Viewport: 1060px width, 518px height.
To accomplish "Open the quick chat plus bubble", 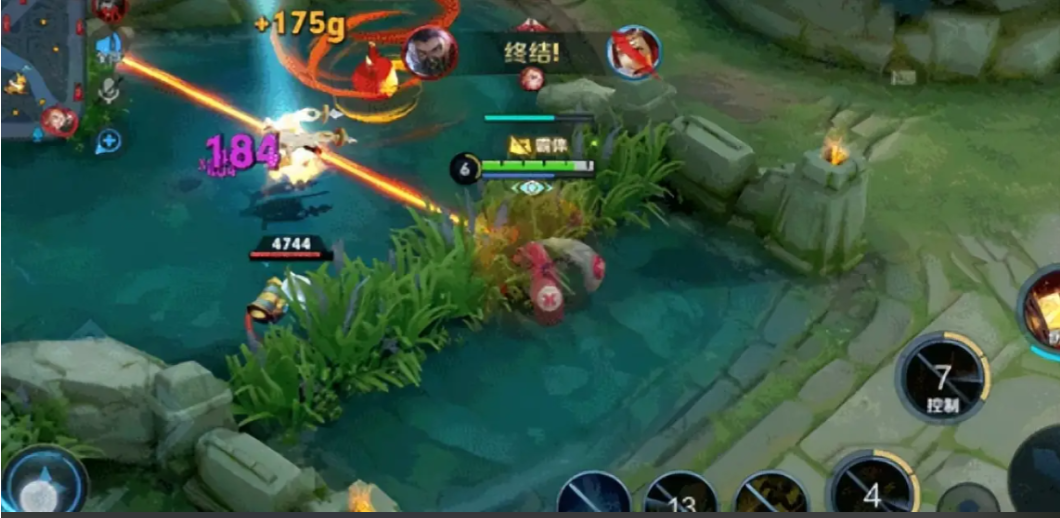I will pyautogui.click(x=108, y=141).
